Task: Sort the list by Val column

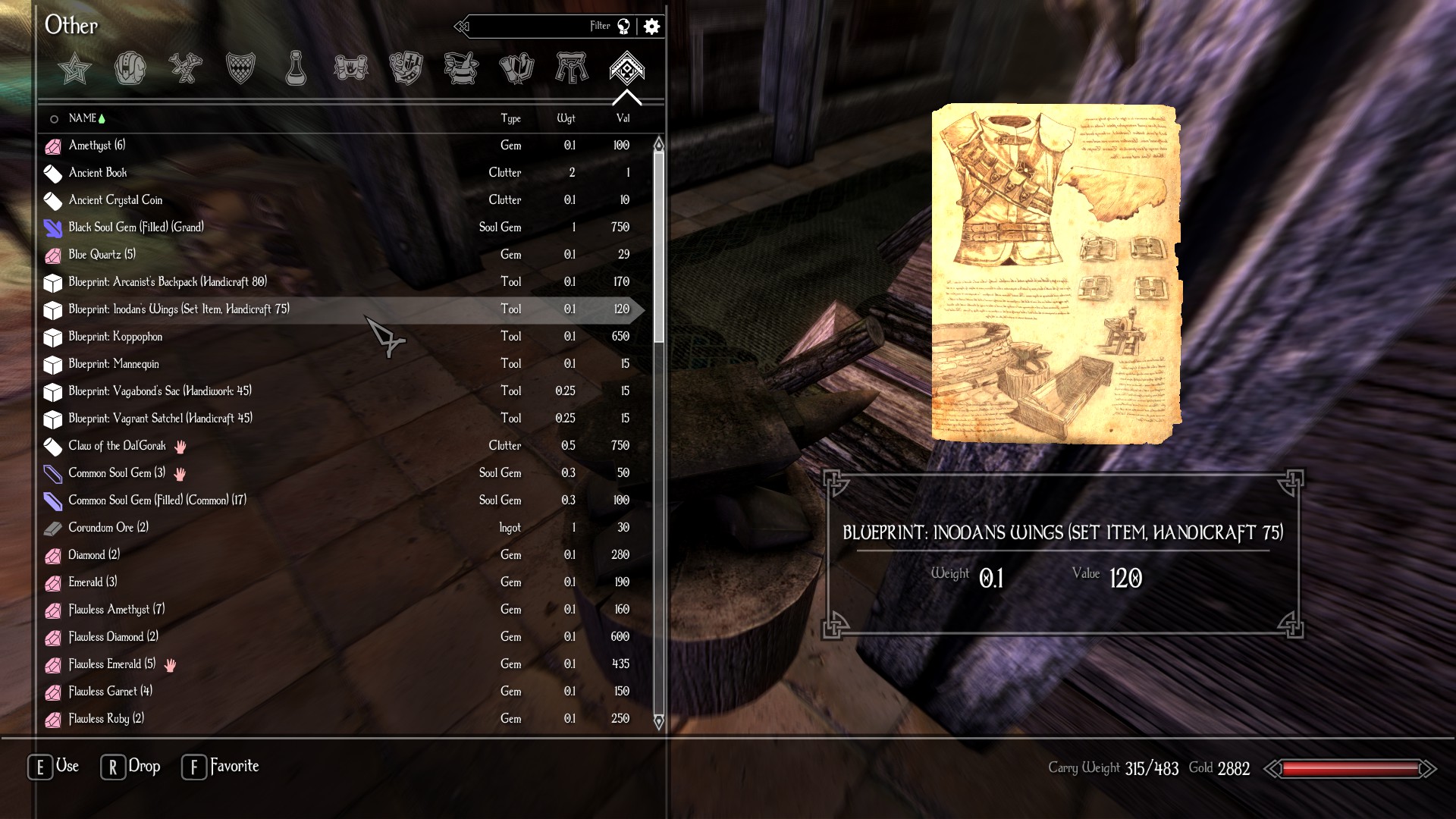Action: (623, 118)
